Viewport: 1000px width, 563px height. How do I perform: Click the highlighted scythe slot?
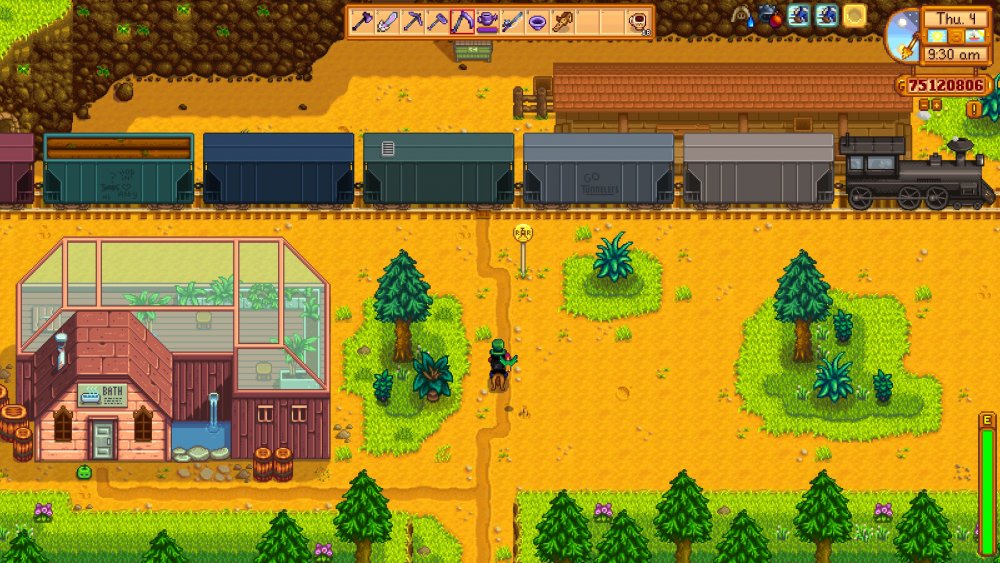click(461, 21)
